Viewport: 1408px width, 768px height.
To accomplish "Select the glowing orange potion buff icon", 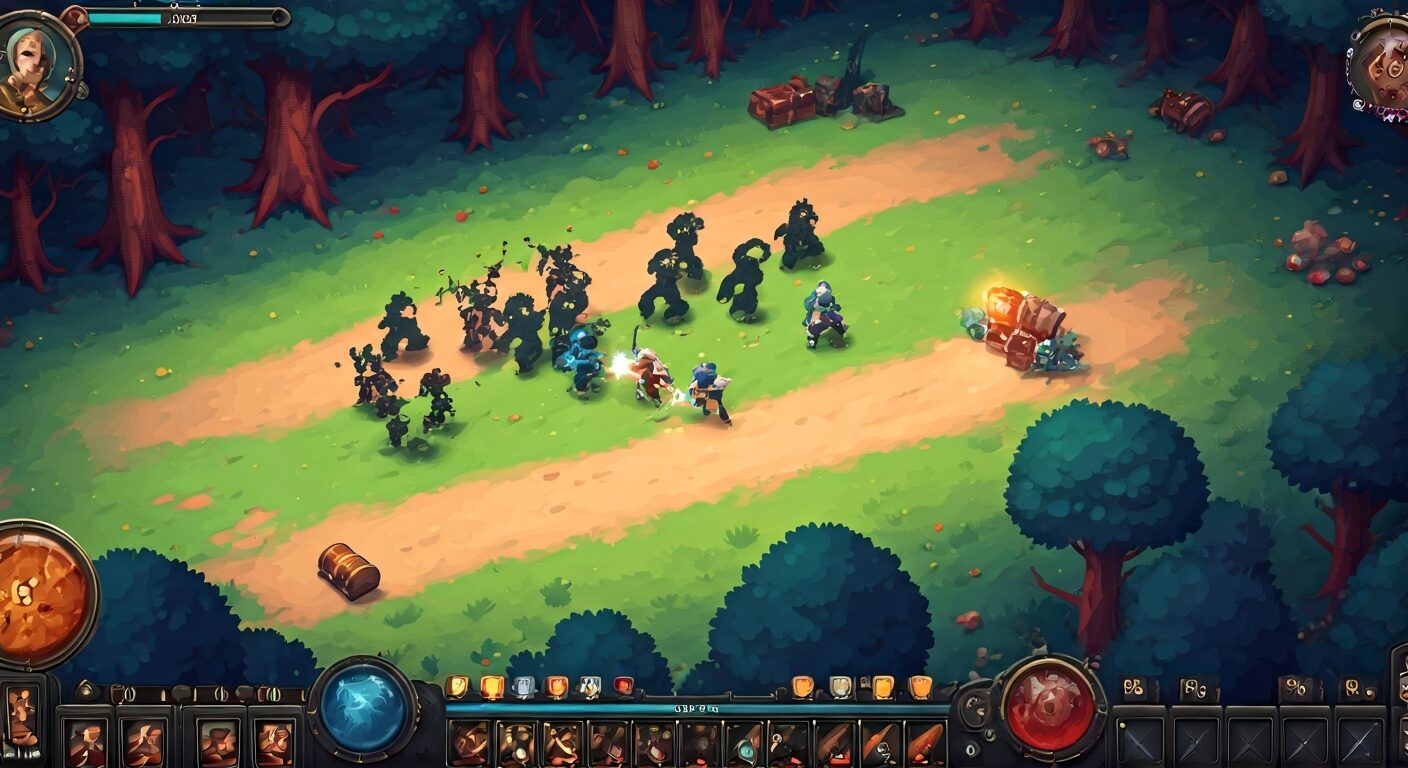I will click(x=494, y=686).
